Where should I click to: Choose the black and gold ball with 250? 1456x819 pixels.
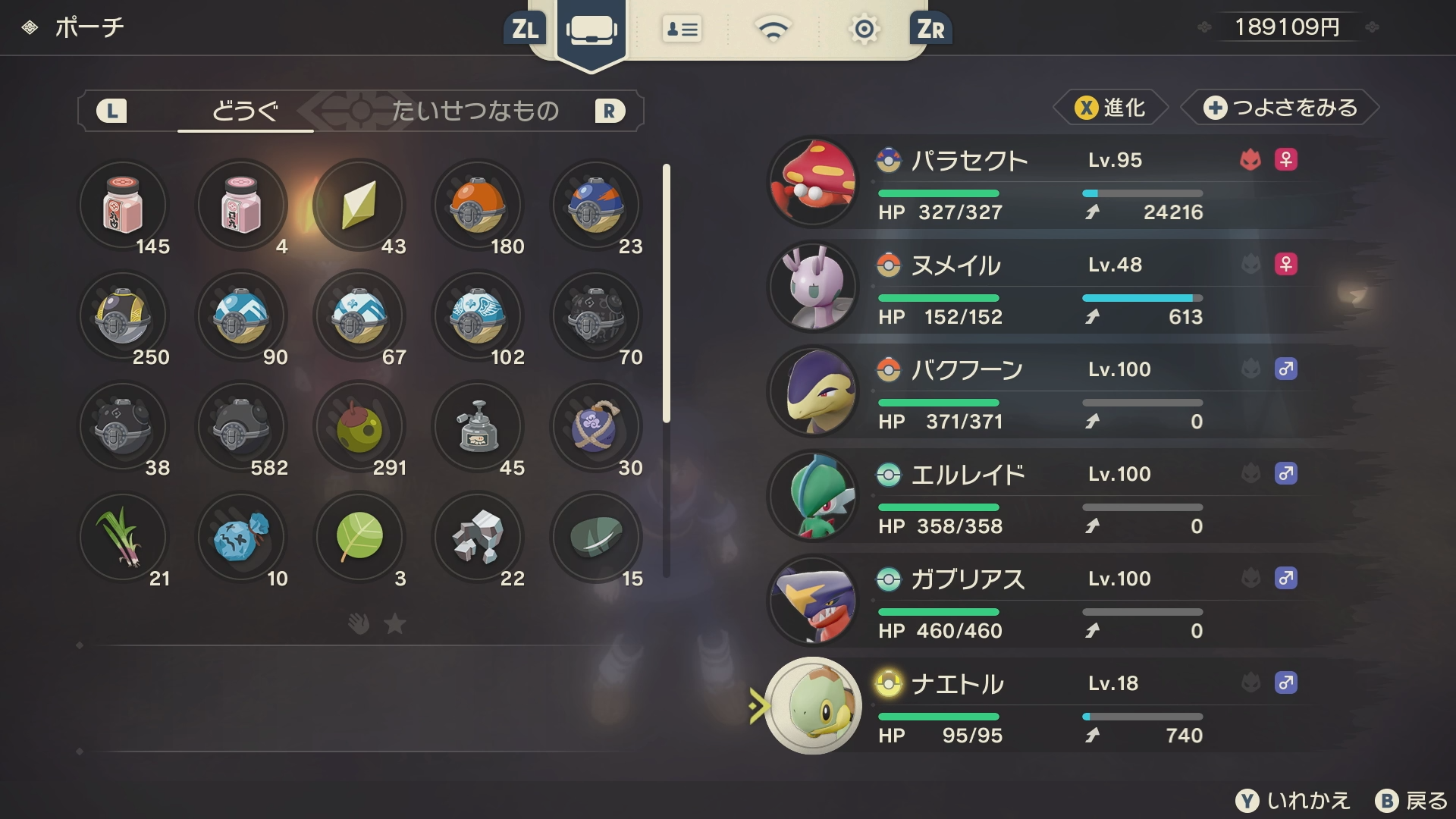tap(123, 316)
